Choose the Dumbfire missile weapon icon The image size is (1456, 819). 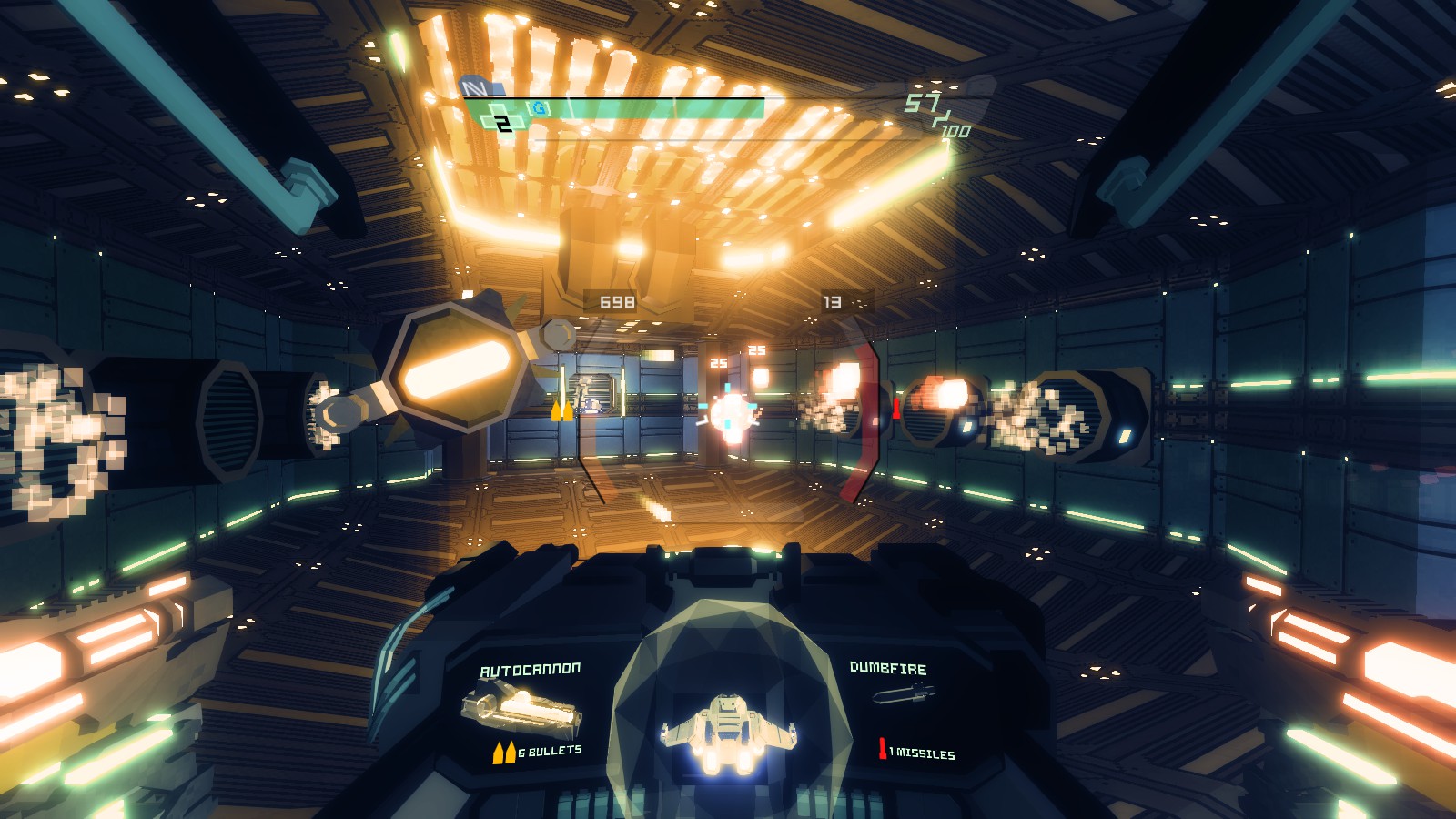click(x=901, y=696)
